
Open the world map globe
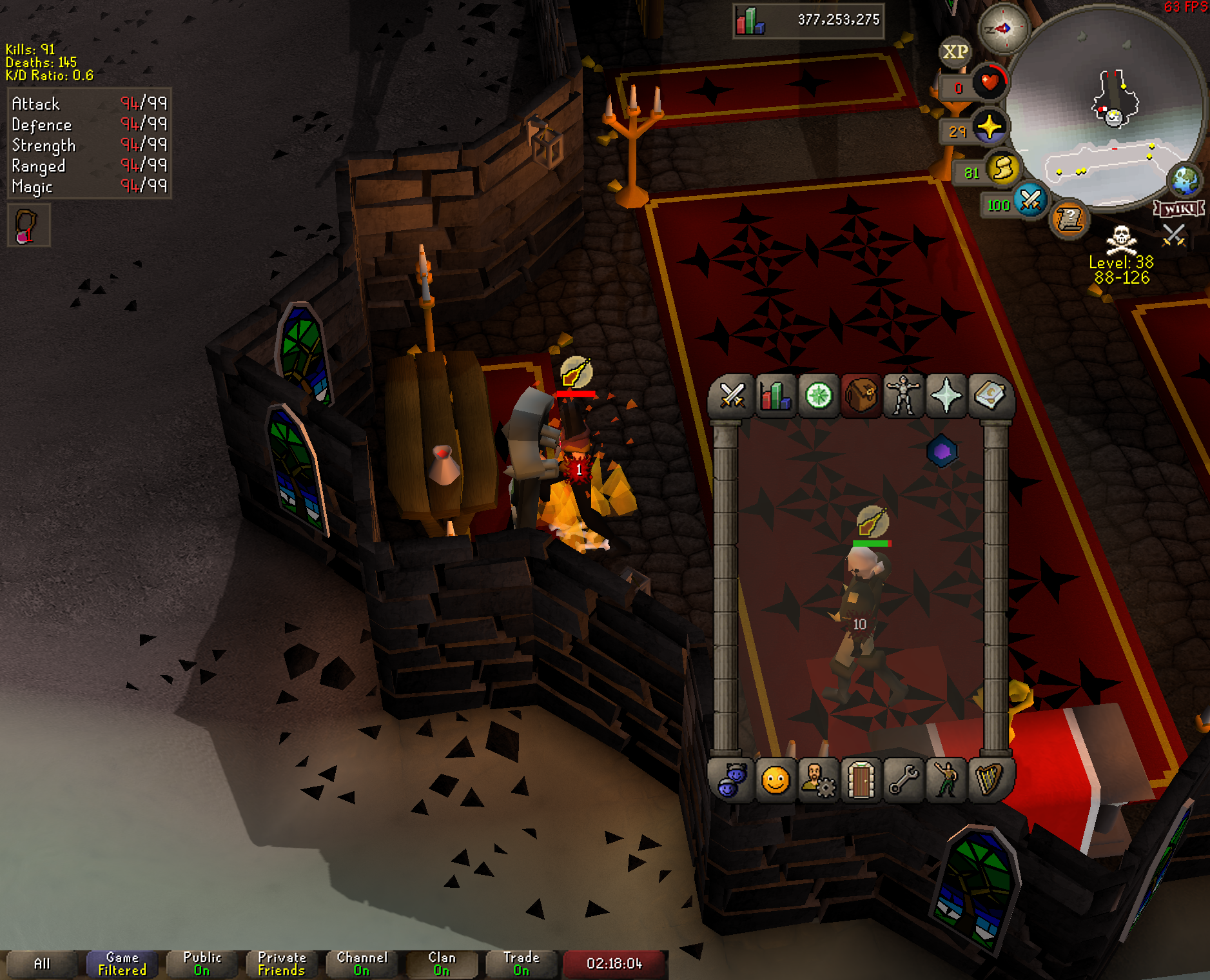coord(1185,181)
